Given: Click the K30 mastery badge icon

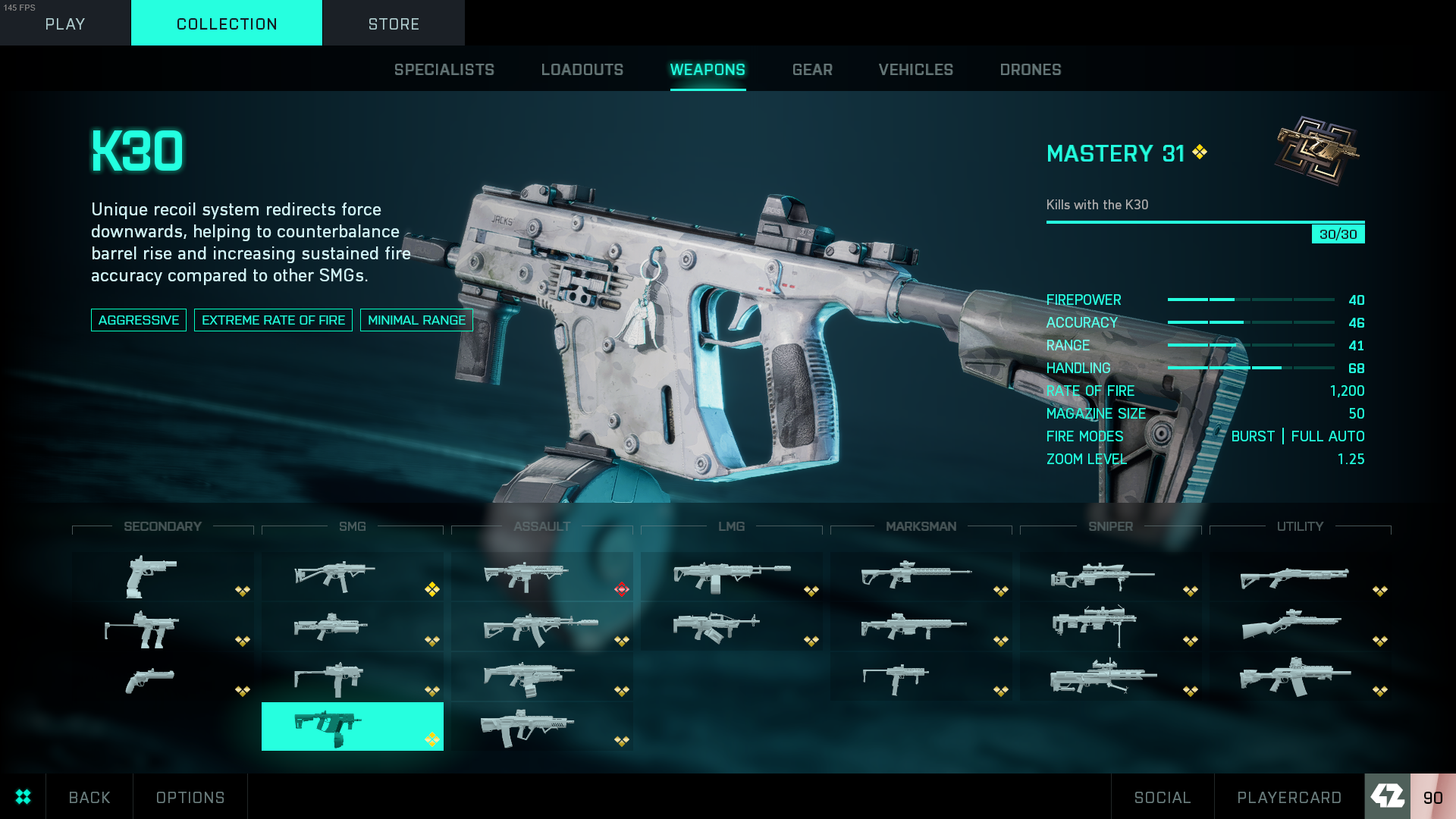Looking at the screenshot, I should pyautogui.click(x=1317, y=150).
